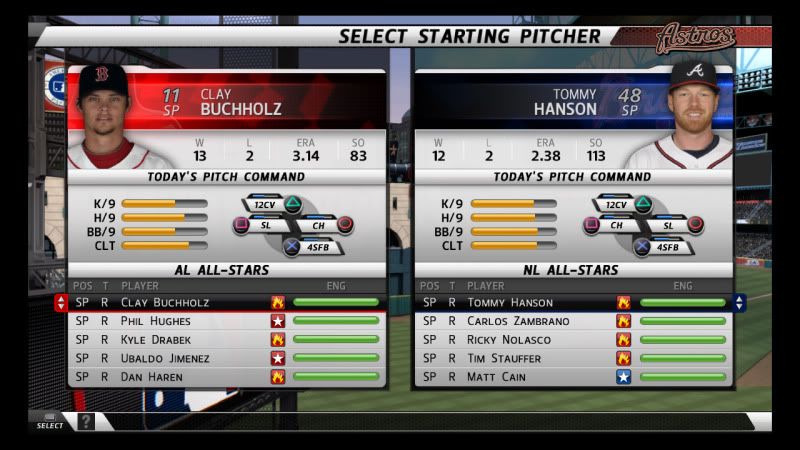Open the question mark help icon

pyautogui.click(x=86, y=422)
